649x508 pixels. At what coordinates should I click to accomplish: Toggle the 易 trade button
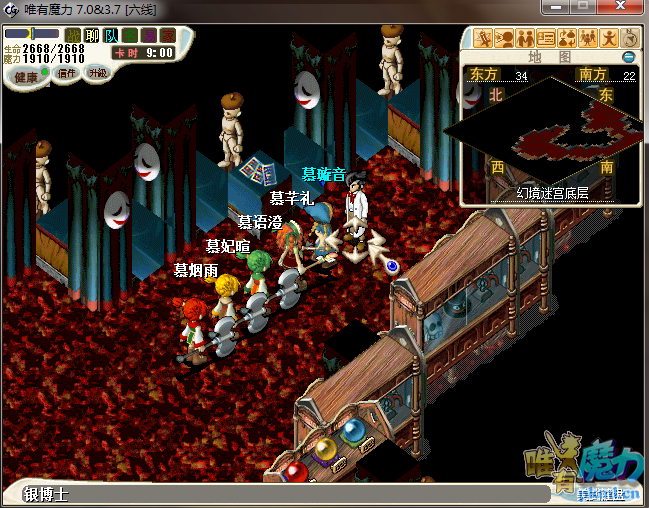[x=149, y=35]
